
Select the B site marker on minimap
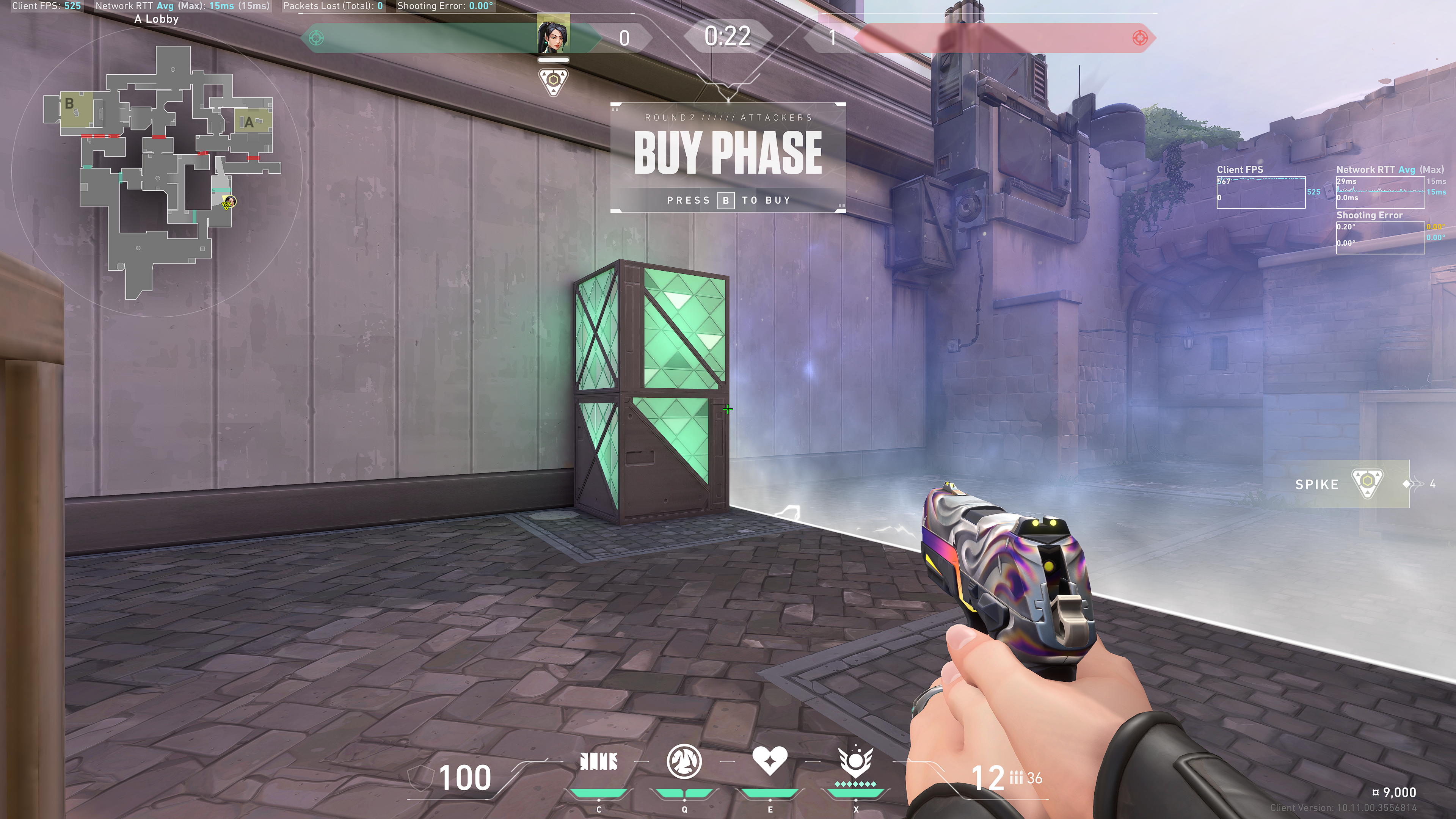pyautogui.click(x=69, y=104)
